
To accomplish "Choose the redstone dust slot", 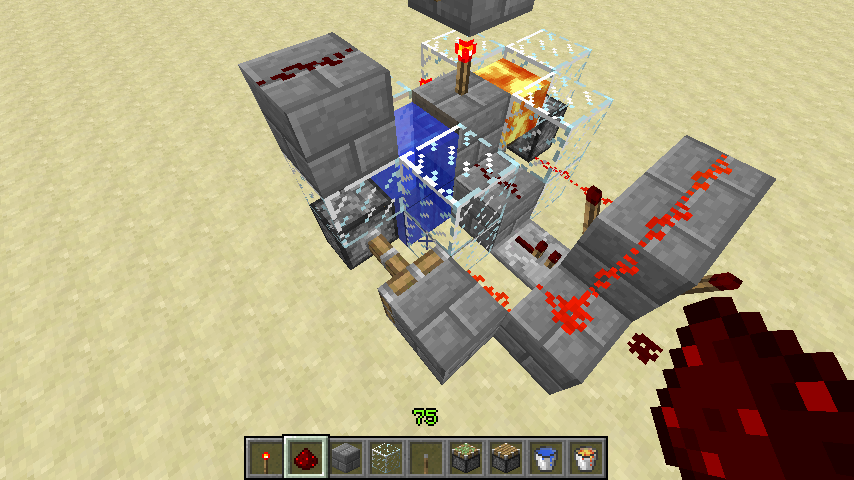I will coord(304,458).
